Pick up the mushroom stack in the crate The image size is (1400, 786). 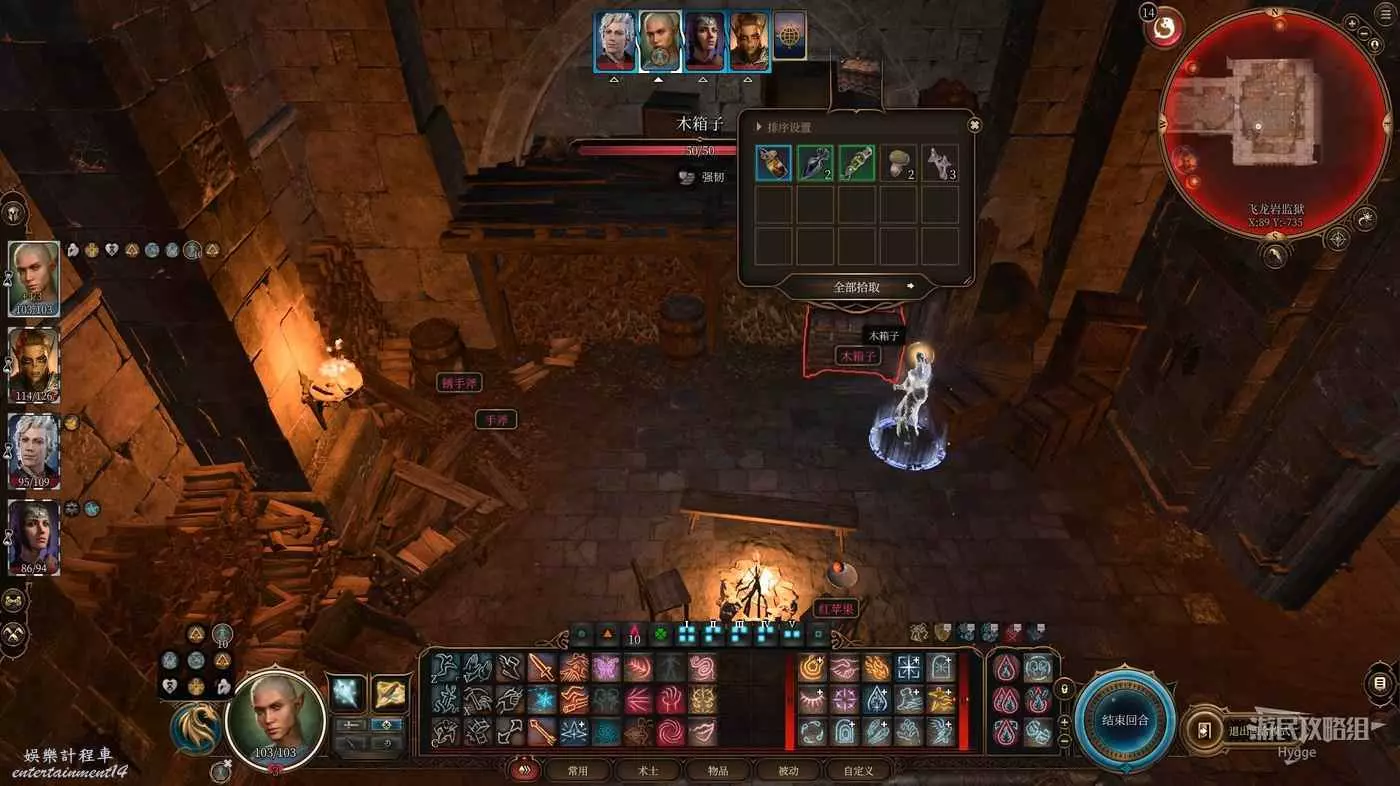click(x=898, y=163)
